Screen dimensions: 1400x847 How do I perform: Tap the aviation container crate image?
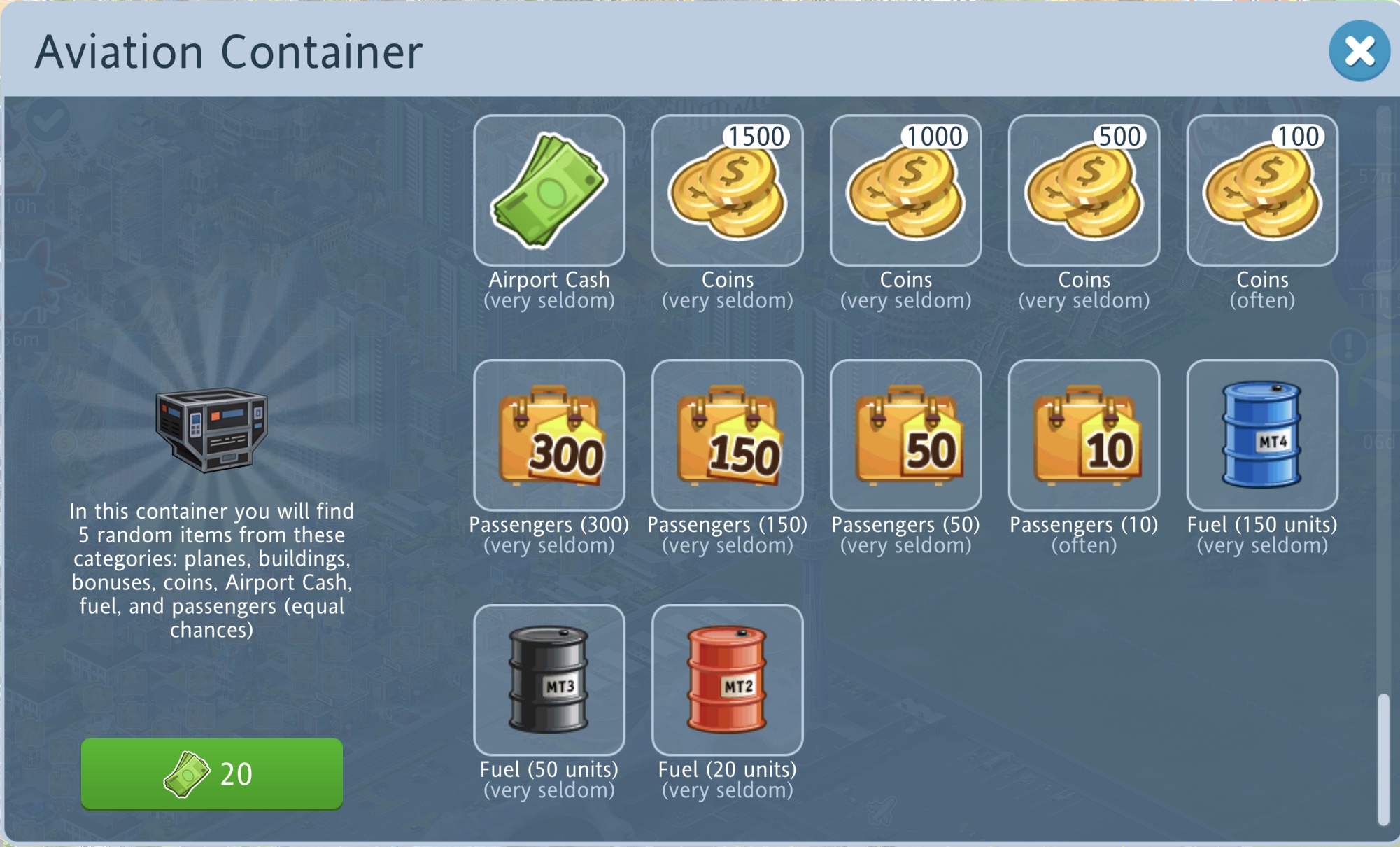click(211, 428)
